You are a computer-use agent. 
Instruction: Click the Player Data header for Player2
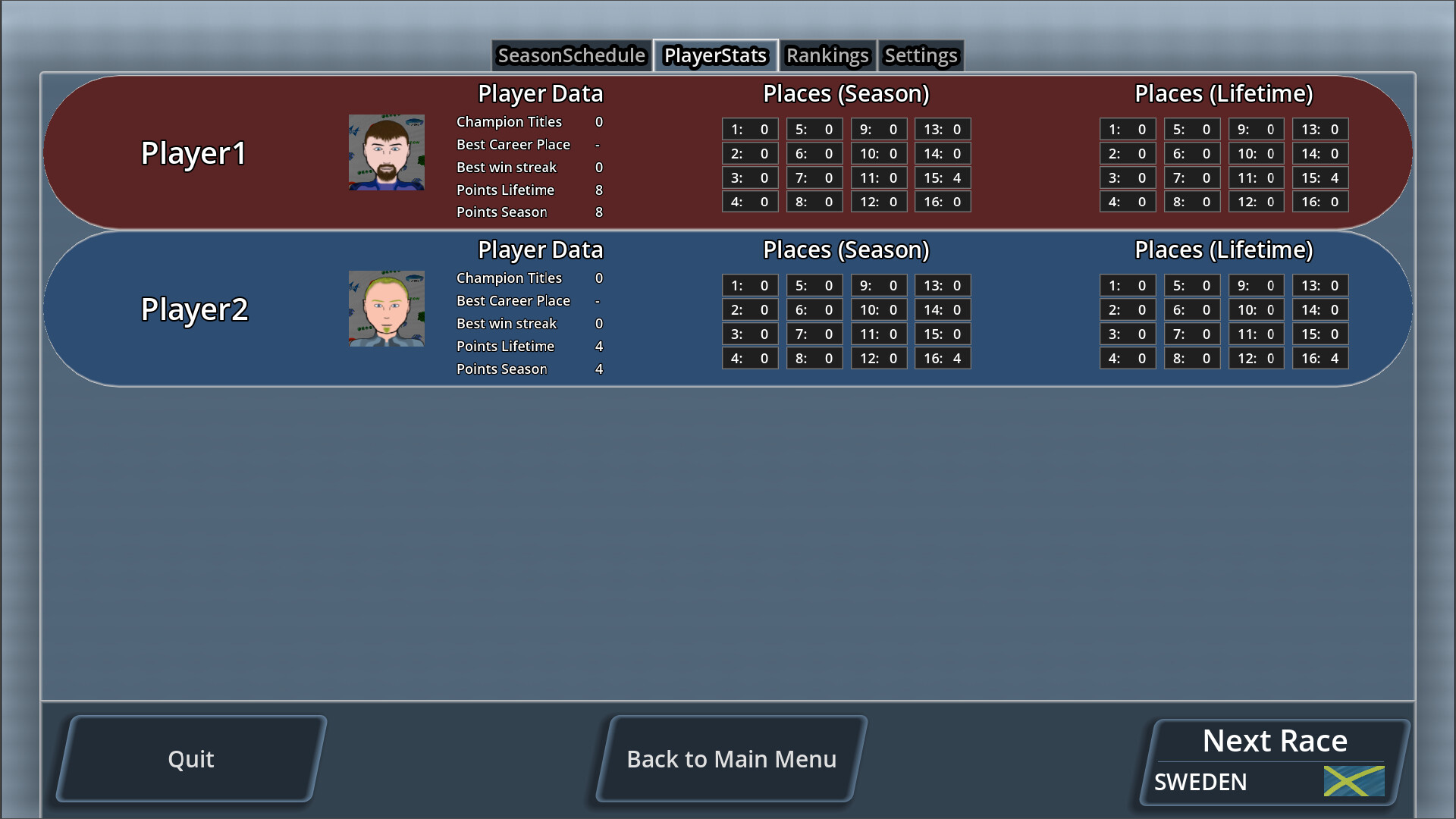pyautogui.click(x=540, y=249)
